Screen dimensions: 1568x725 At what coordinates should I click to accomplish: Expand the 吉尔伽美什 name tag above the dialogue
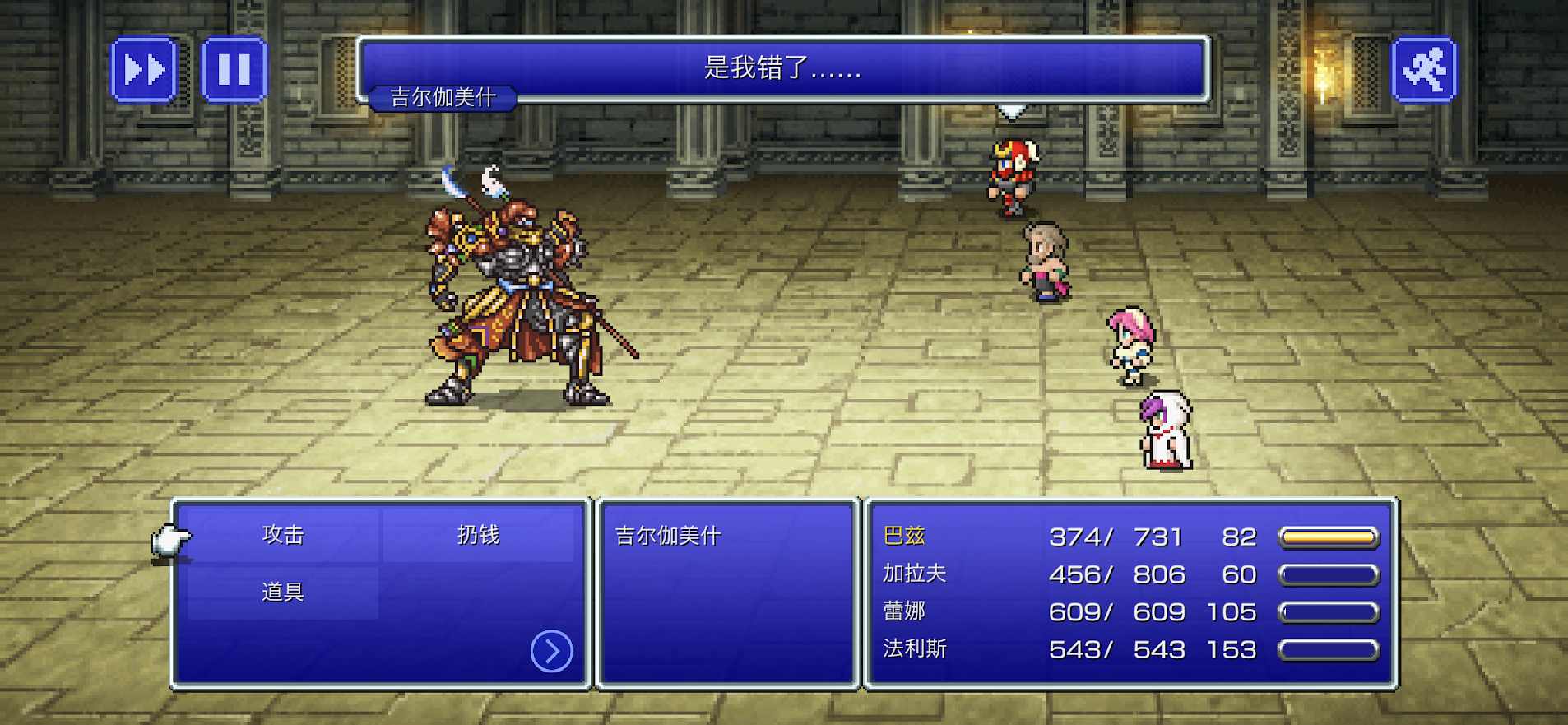coord(443,98)
